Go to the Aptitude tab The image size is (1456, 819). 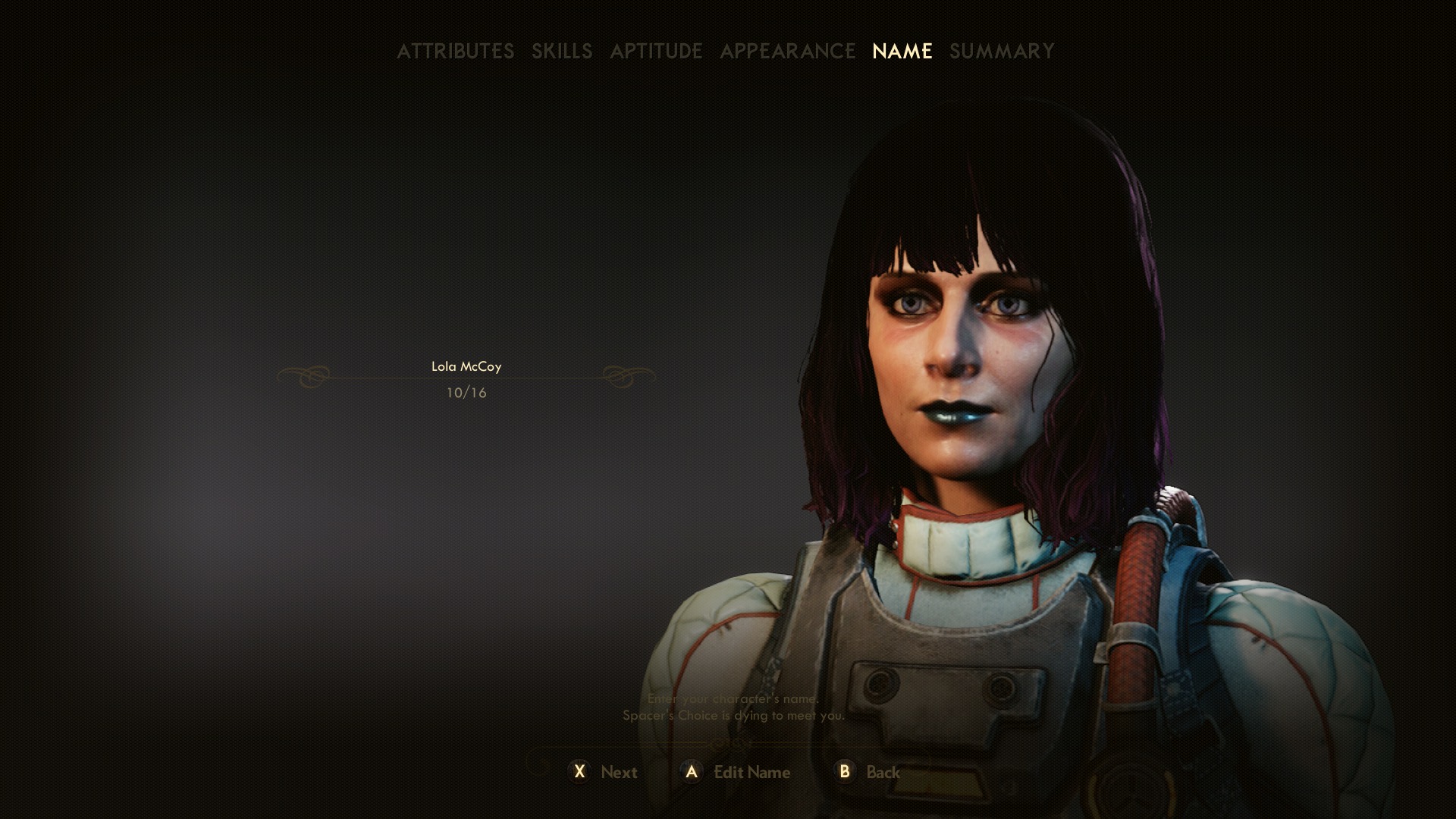[656, 51]
